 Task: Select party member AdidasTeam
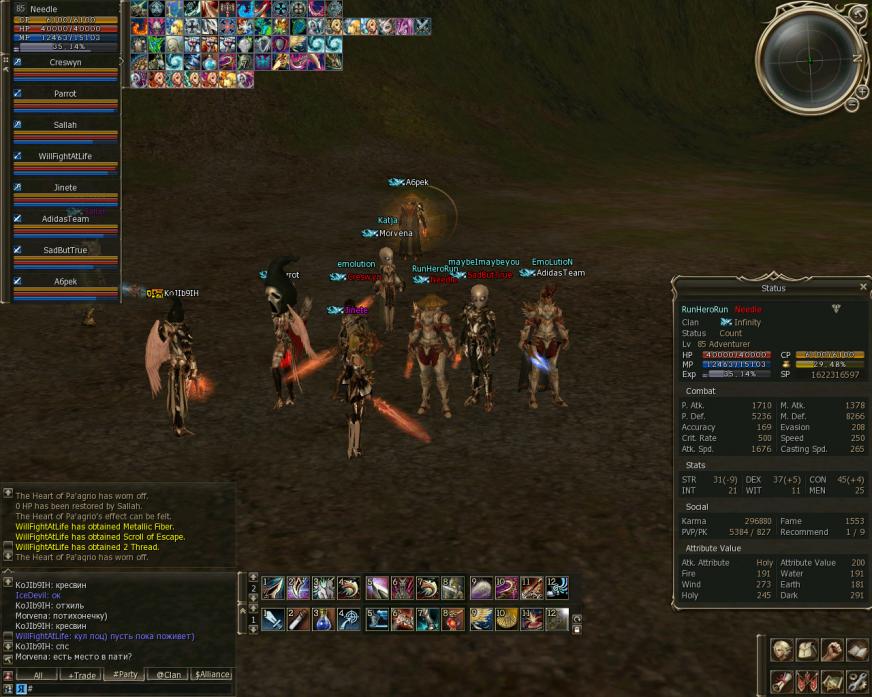click(66, 219)
